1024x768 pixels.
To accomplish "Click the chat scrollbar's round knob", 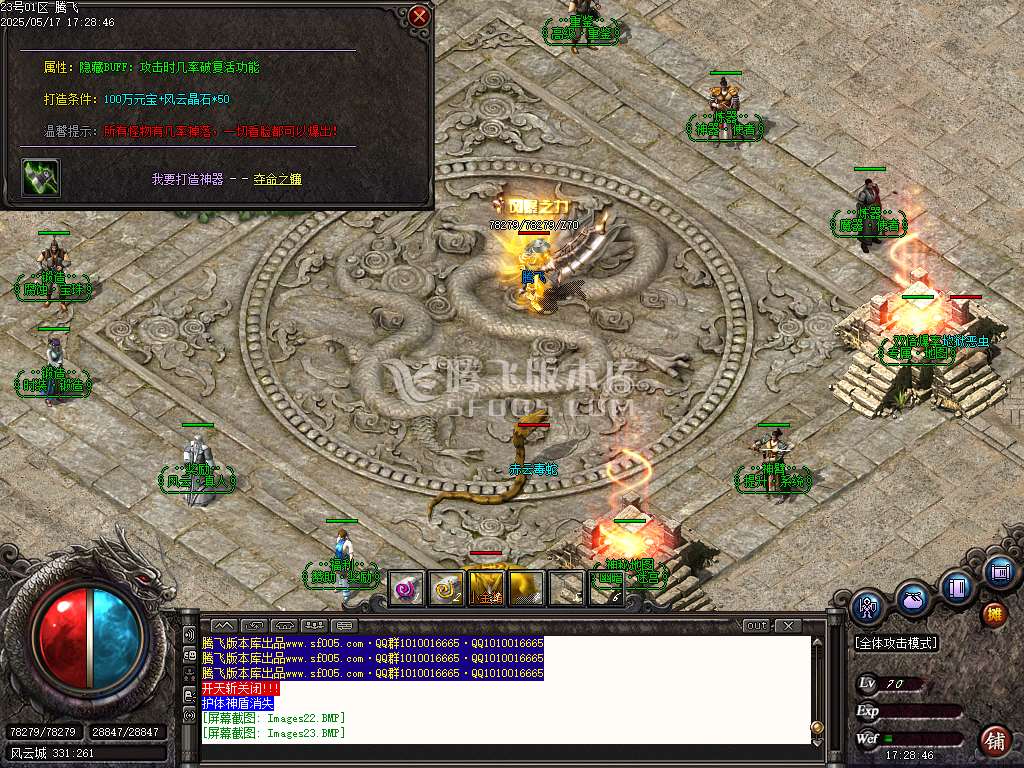I will (817, 726).
